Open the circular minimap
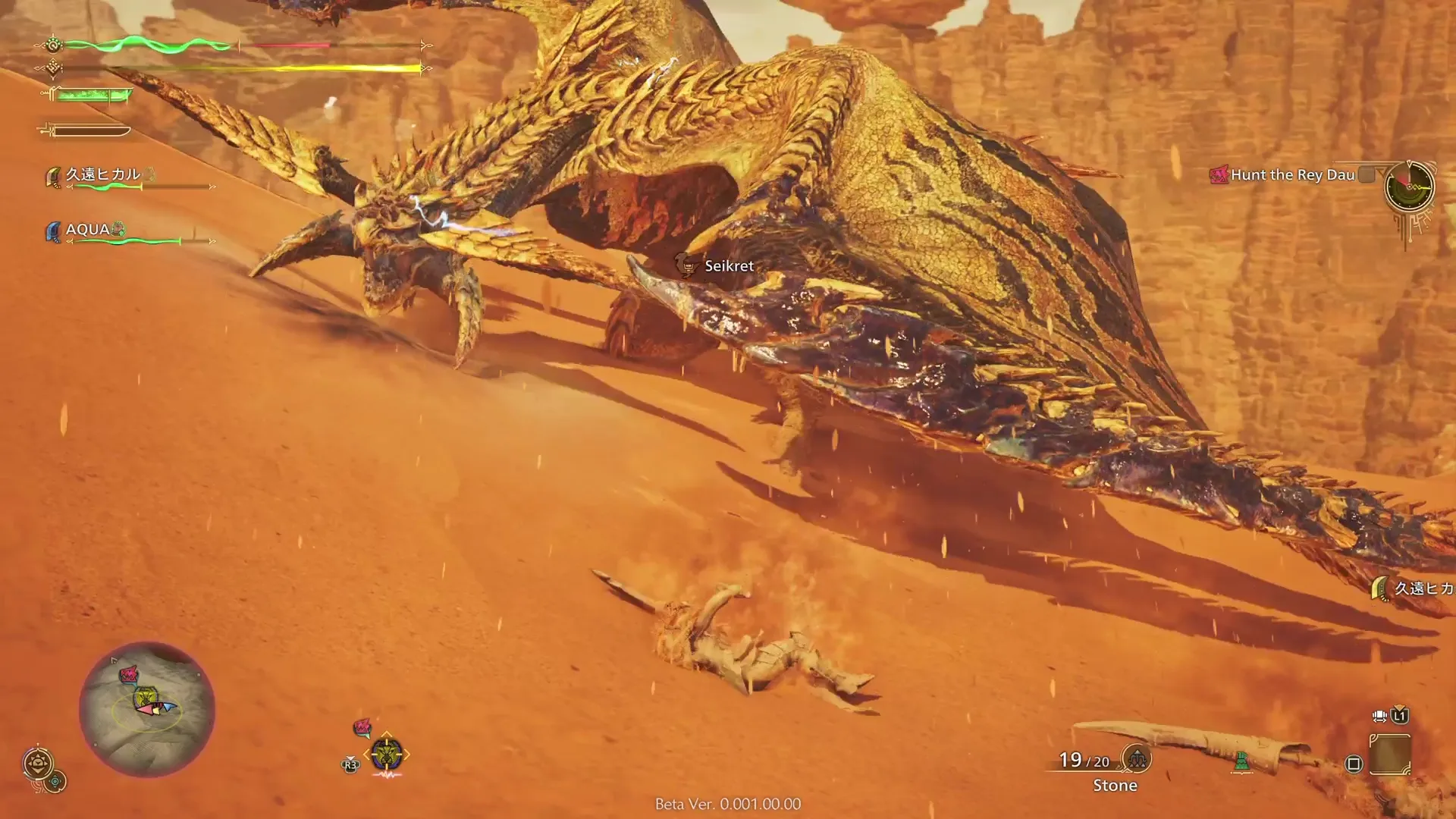 coord(147,710)
